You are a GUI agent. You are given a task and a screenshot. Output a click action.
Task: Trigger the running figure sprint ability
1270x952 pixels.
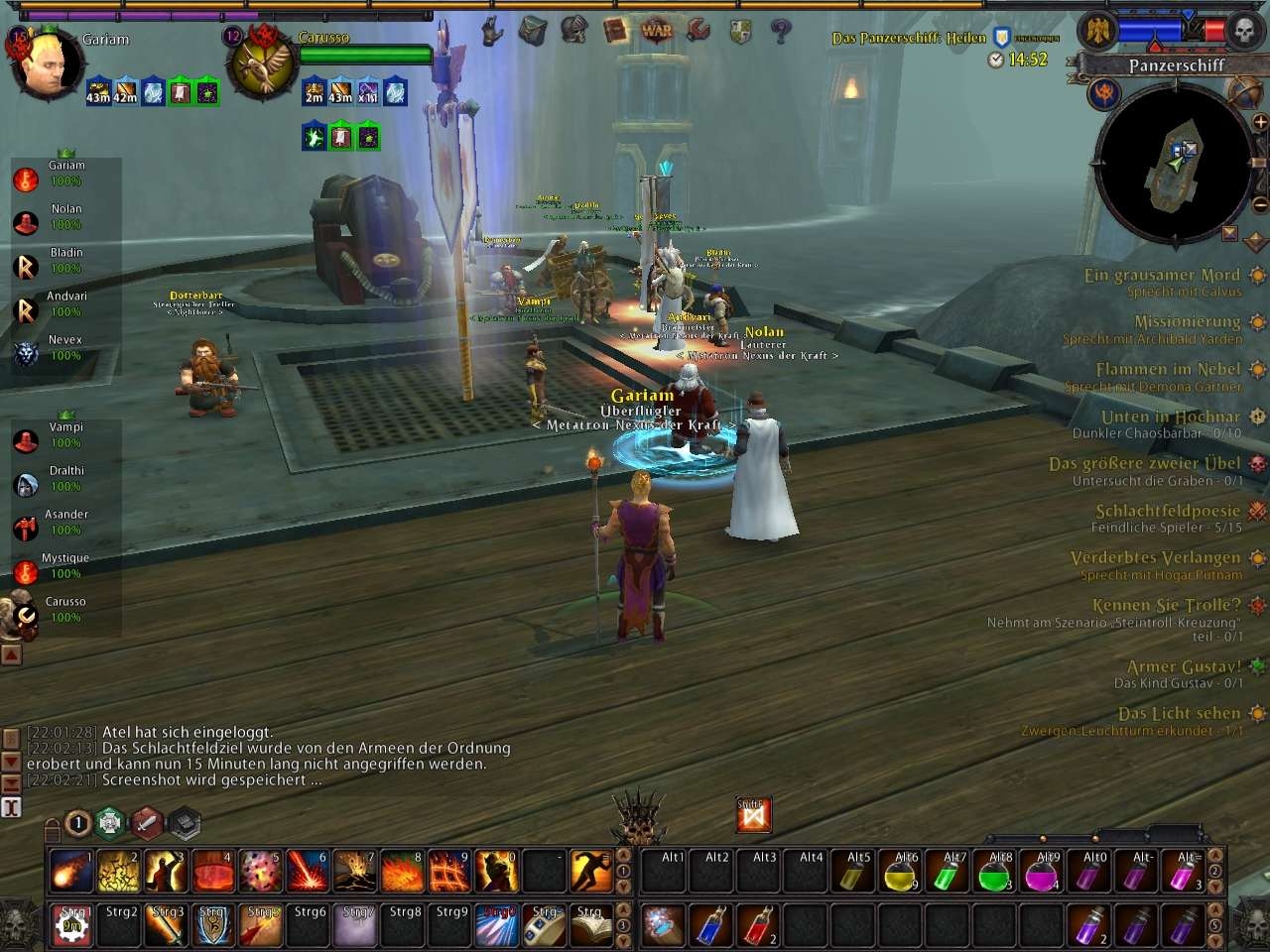pyautogui.click(x=591, y=872)
